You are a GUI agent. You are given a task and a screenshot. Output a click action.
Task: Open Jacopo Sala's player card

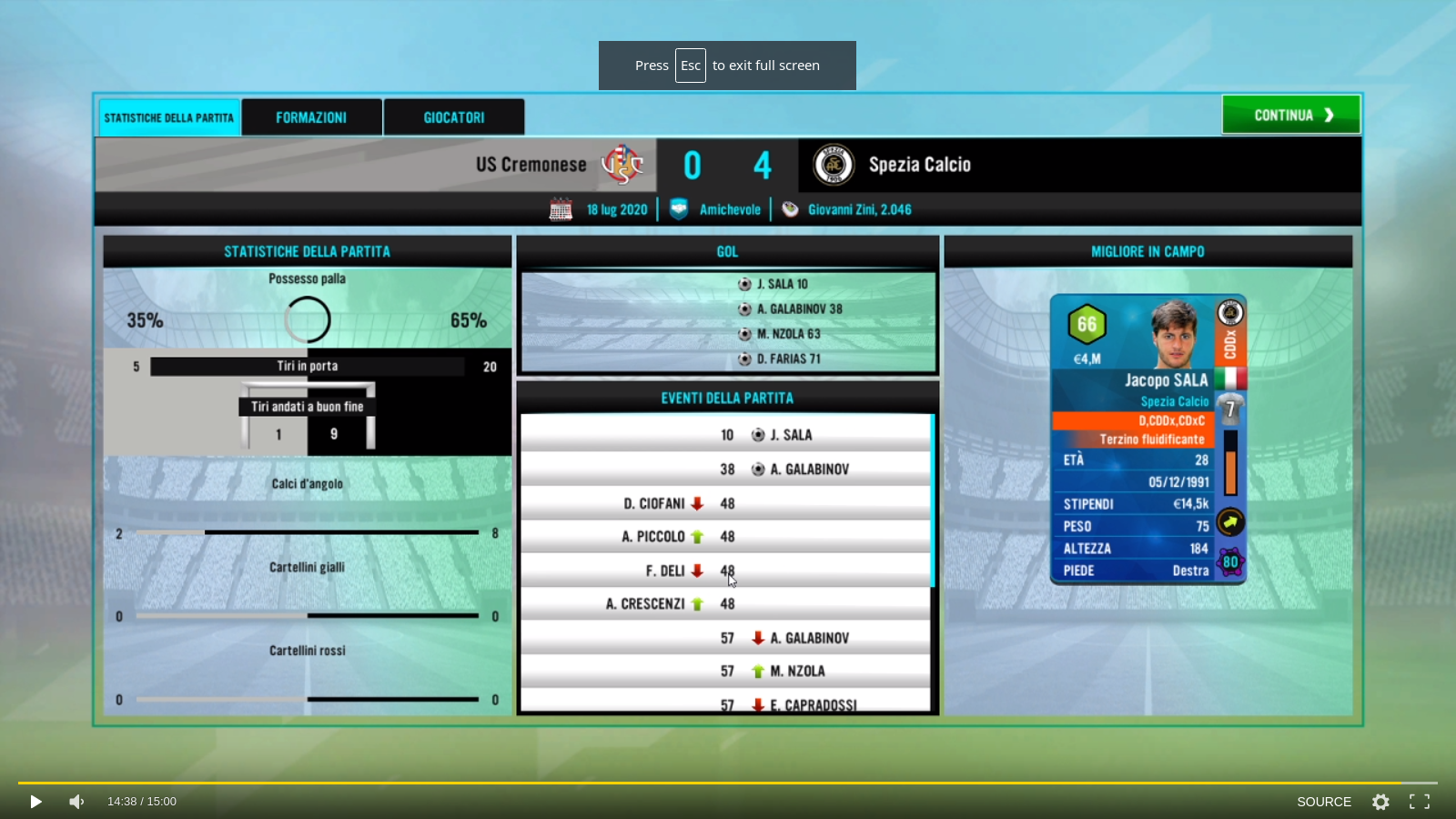(1148, 439)
